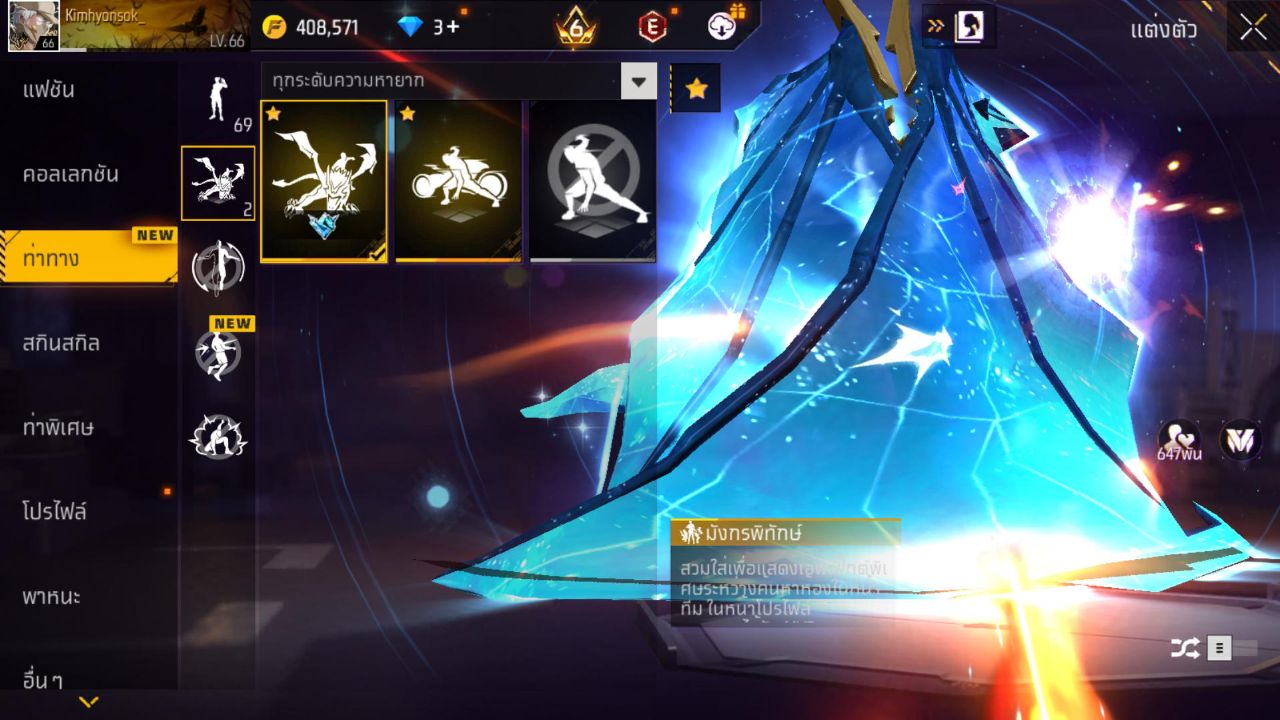Image resolution: width=1280 pixels, height=720 pixels.
Task: Click the shuffle icon at bottom right
Action: point(1185,648)
